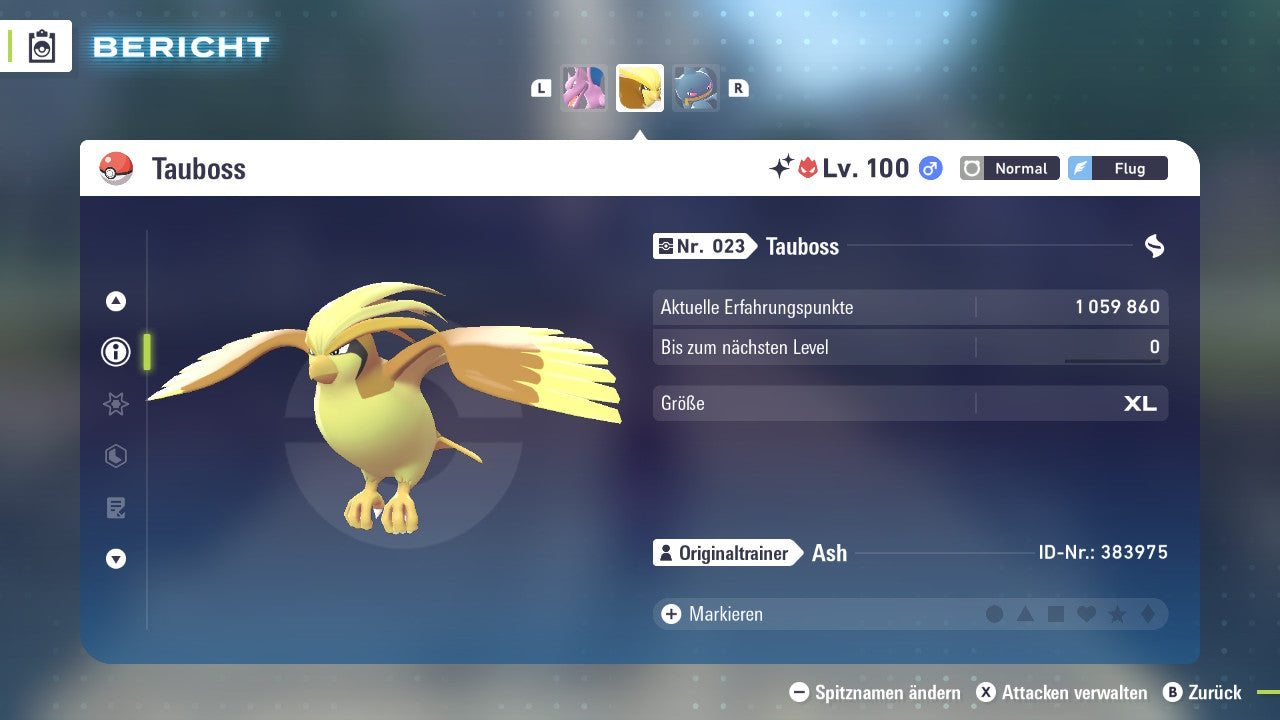
Task: Toggle the circle marking symbol
Action: click(995, 614)
